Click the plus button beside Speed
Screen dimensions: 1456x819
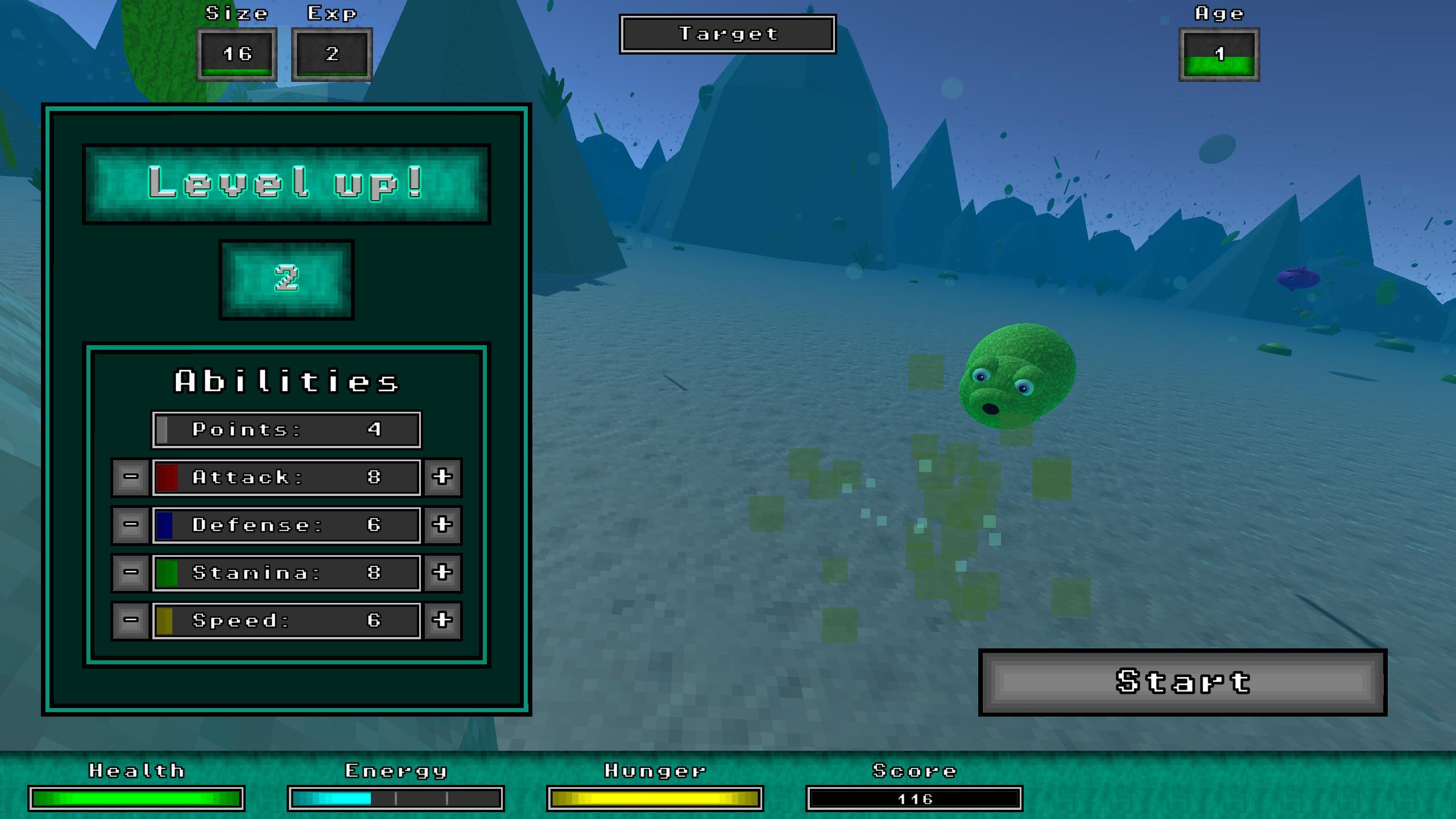442,620
